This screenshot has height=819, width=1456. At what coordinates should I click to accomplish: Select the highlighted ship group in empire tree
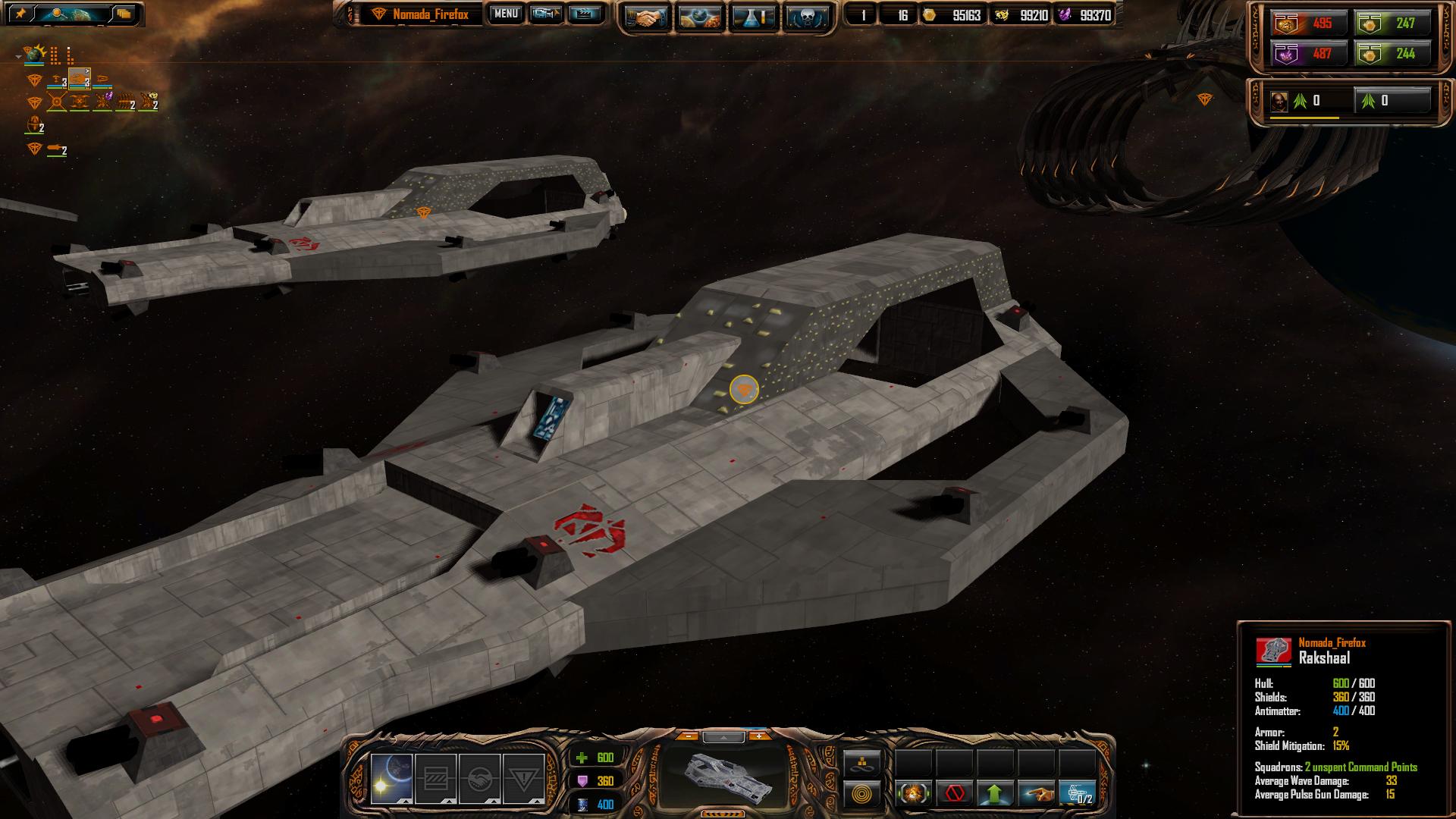(80, 79)
